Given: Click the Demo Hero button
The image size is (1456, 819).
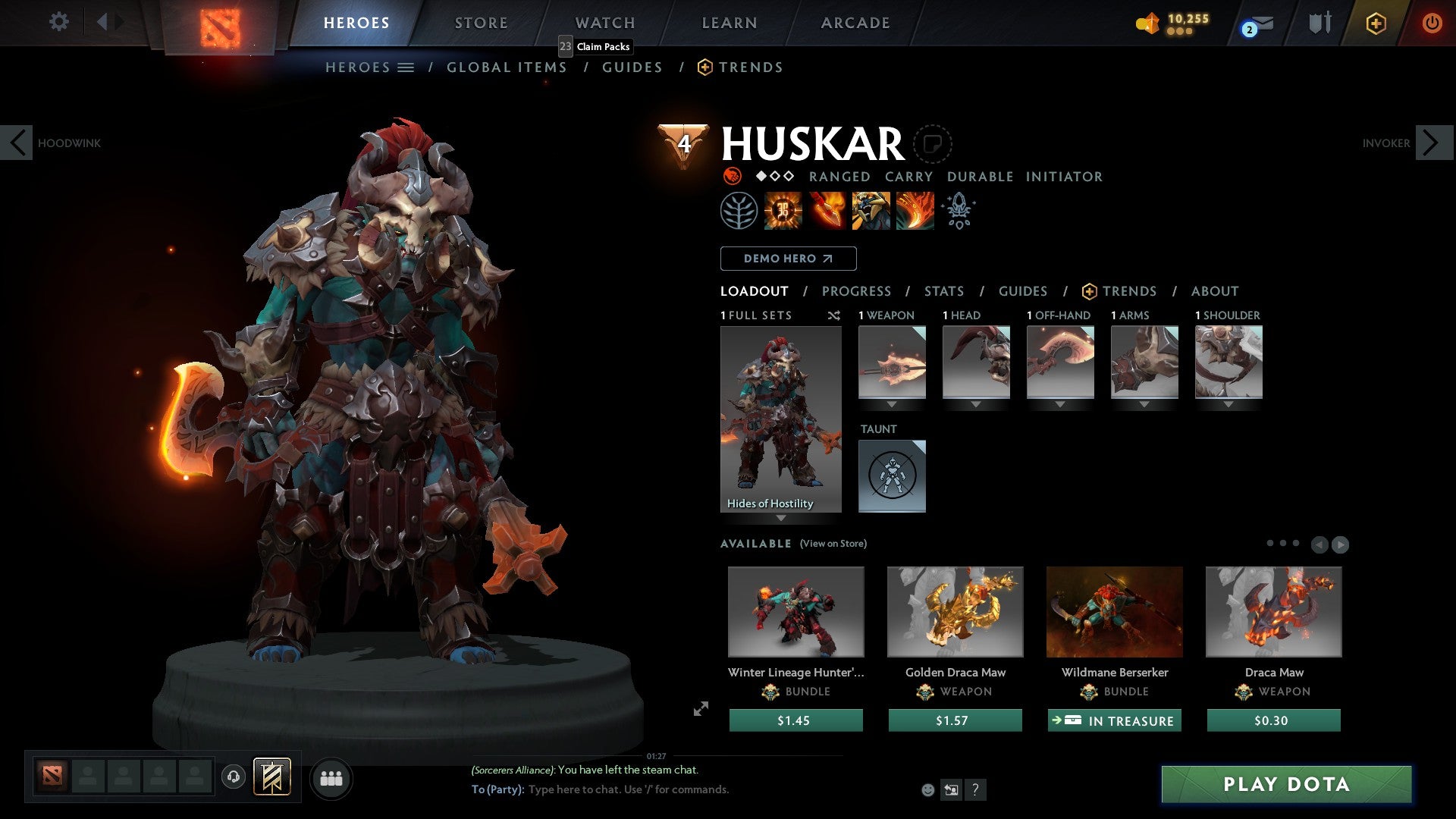Looking at the screenshot, I should [787, 258].
